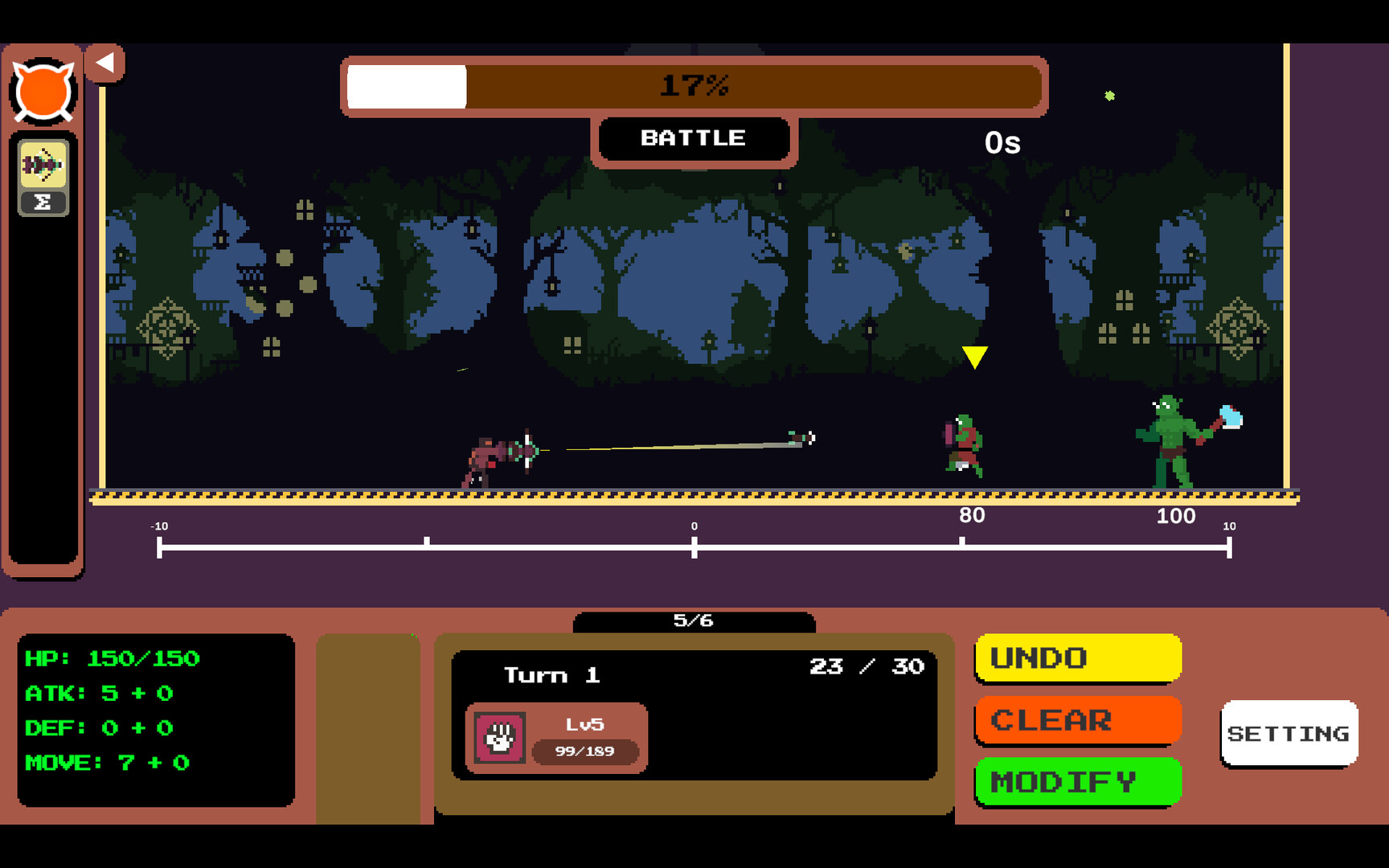This screenshot has width=1389, height=868.
Task: Click the Lv5 hand skill icon
Action: pos(498,736)
